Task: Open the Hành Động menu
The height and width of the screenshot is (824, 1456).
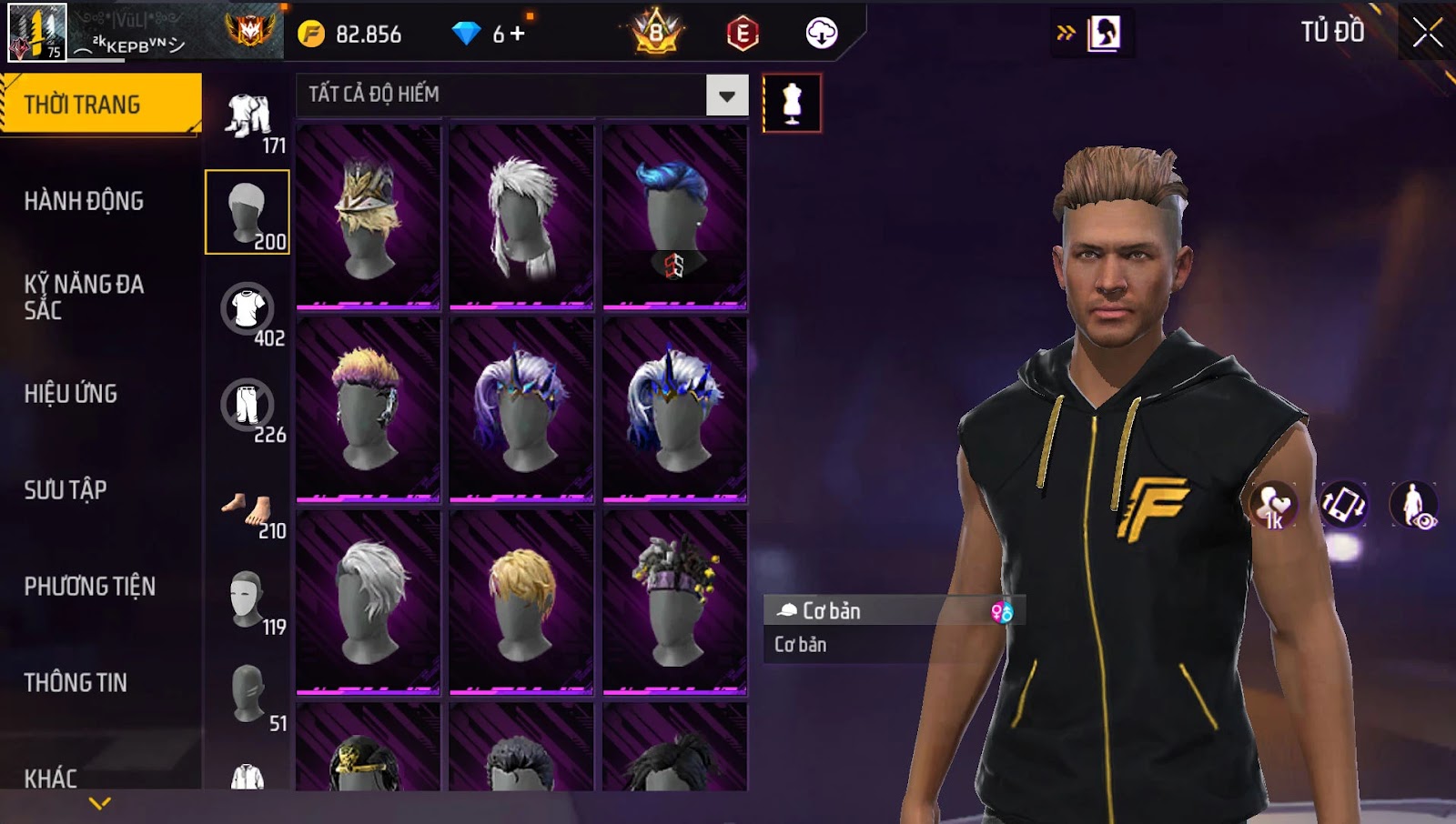Action: click(x=84, y=201)
